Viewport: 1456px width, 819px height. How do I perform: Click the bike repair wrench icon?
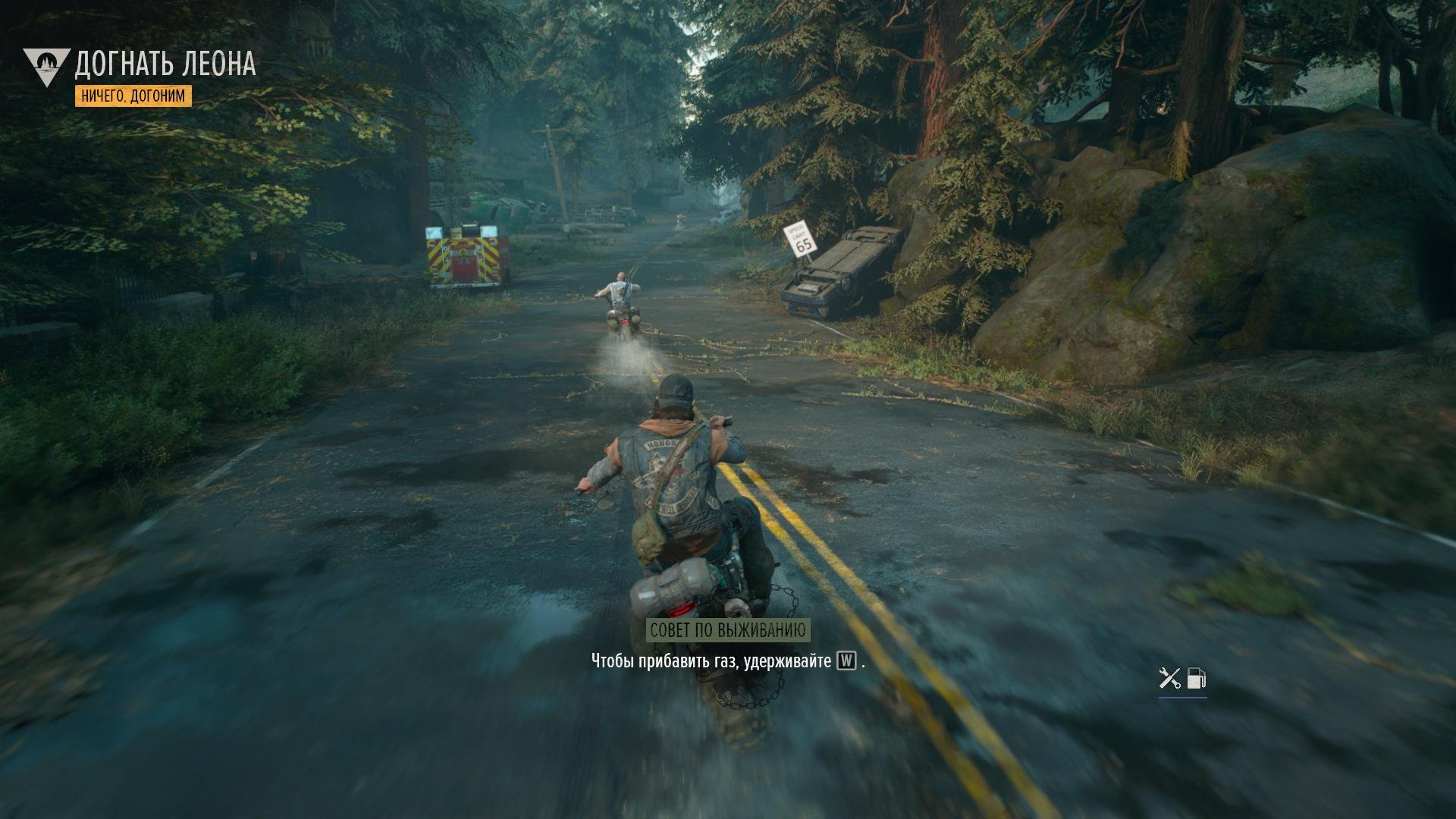tap(1169, 678)
